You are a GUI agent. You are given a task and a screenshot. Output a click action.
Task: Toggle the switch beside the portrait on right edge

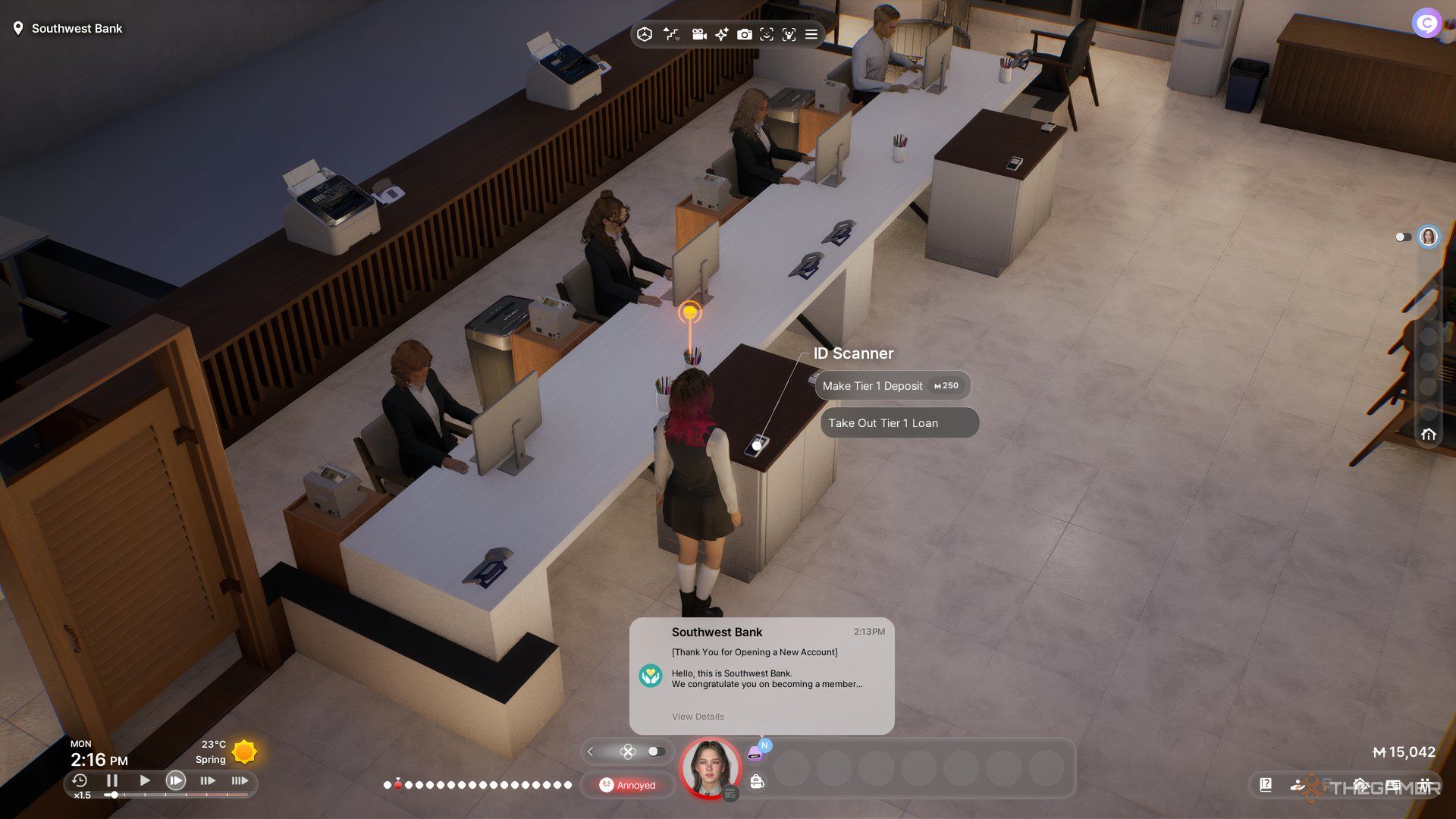click(x=1401, y=237)
